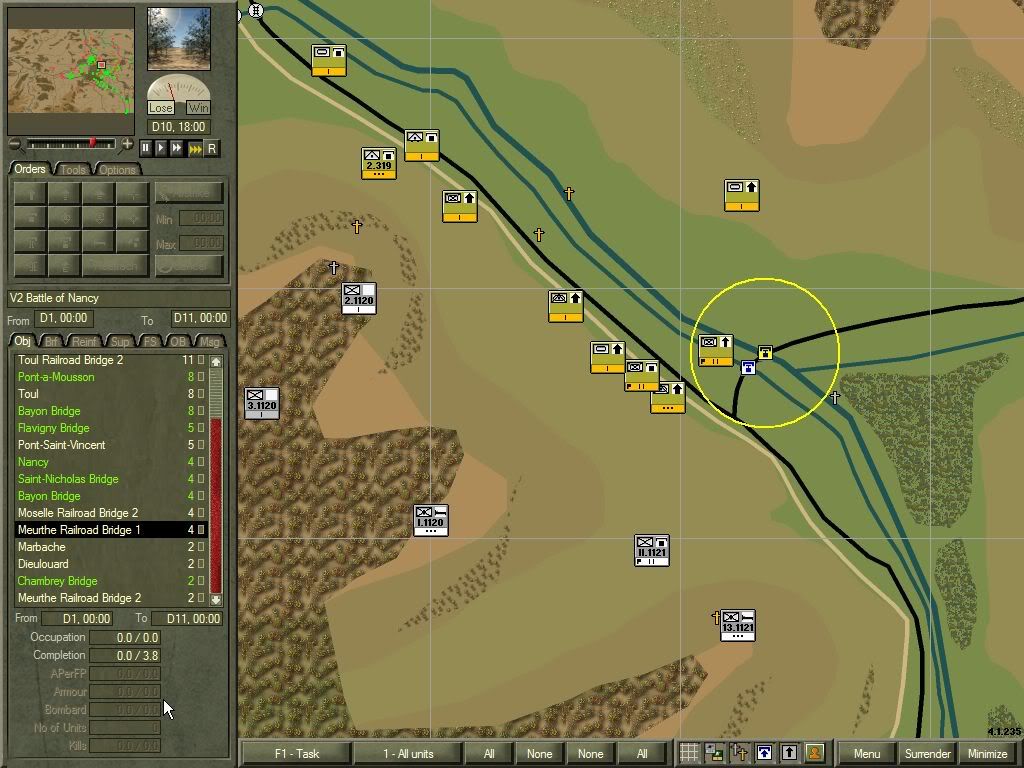Click the minimap overview
The height and width of the screenshot is (768, 1024).
[71, 70]
